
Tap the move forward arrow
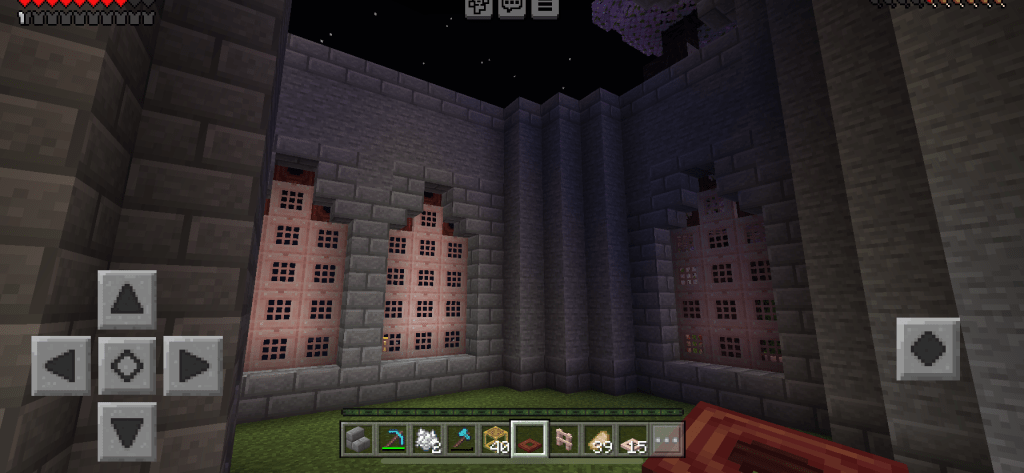click(127, 300)
